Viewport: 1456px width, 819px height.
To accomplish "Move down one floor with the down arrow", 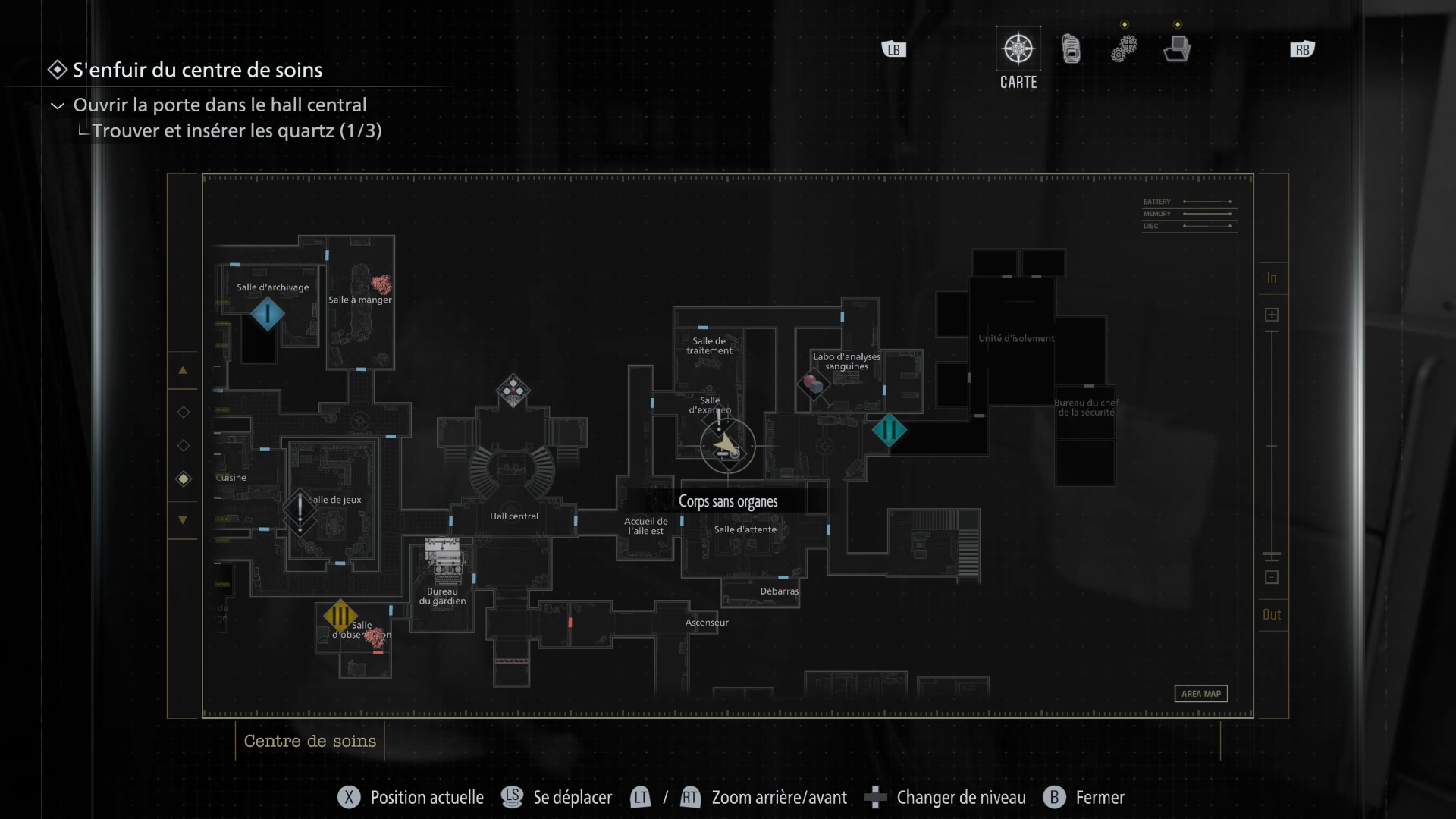I will pos(183,520).
